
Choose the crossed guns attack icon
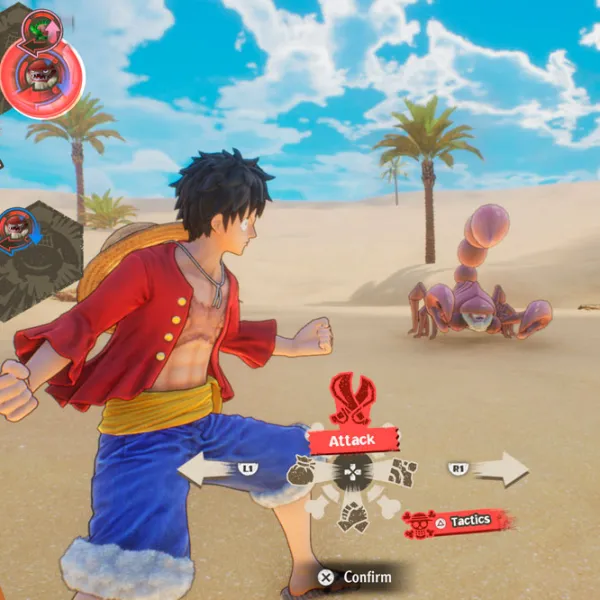click(352, 398)
